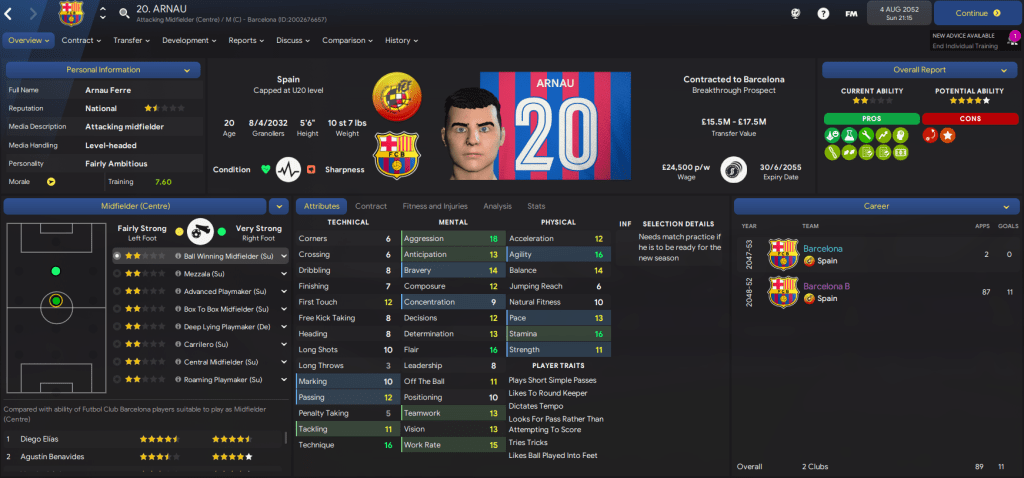Select the Mezzala (Su) role row

[x=200, y=273]
